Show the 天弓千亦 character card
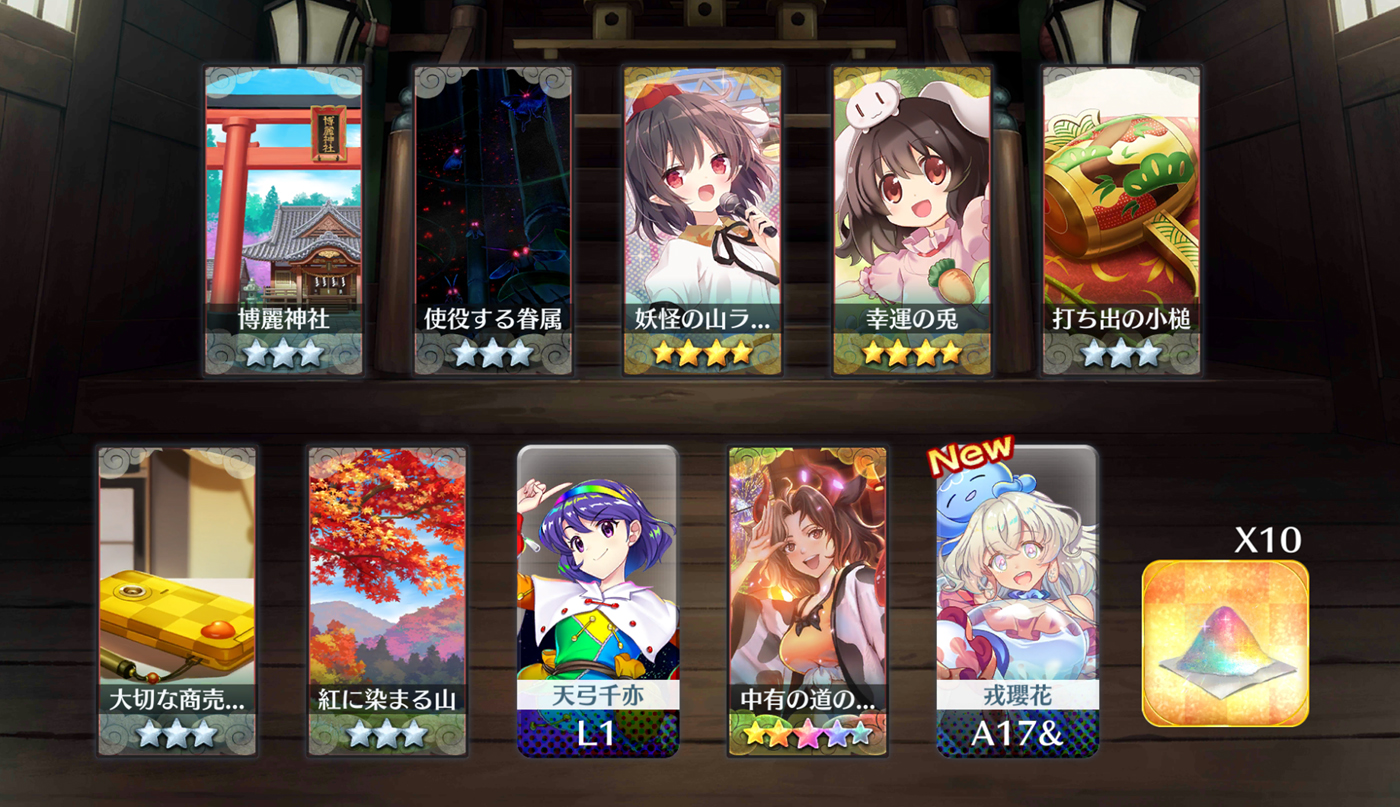The image size is (1400, 807). (597, 600)
